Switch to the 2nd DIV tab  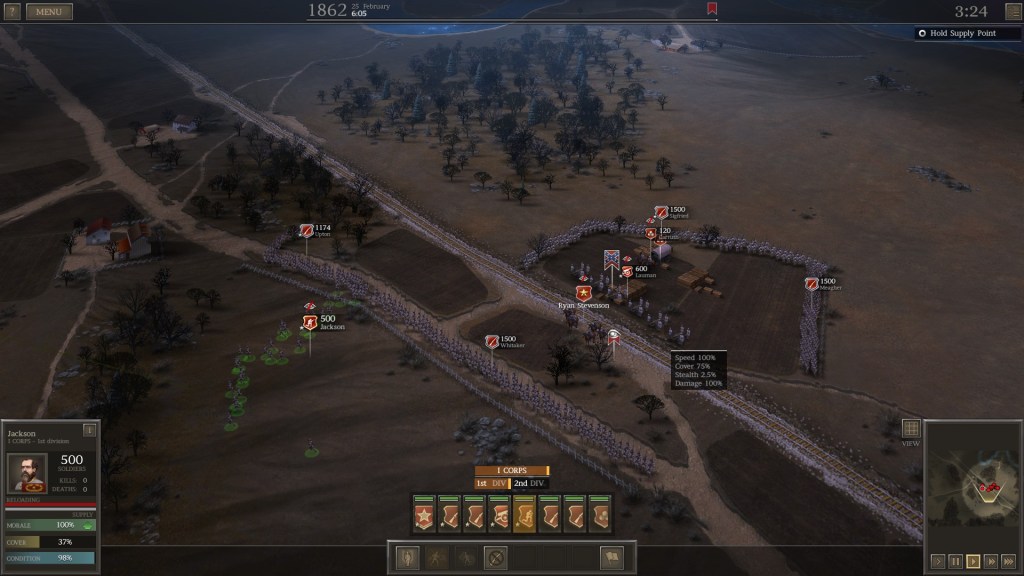pos(530,483)
